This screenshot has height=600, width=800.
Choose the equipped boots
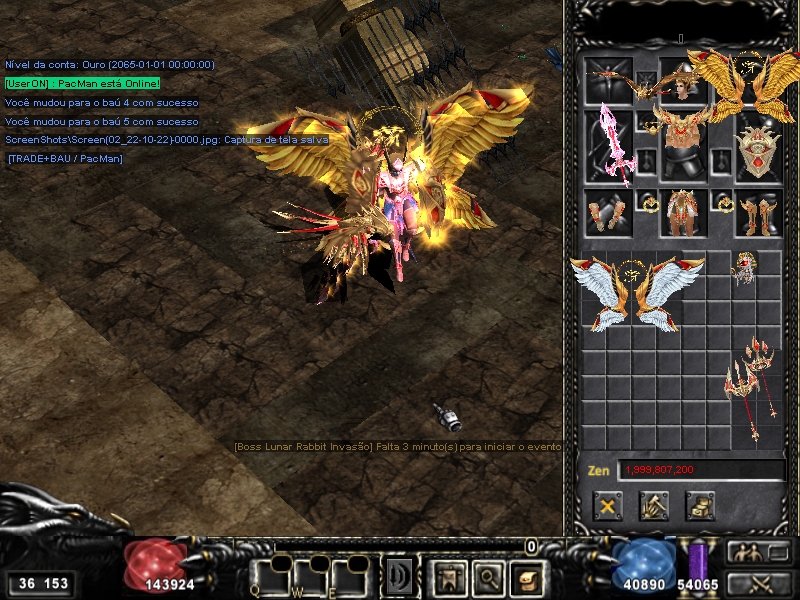[757, 214]
